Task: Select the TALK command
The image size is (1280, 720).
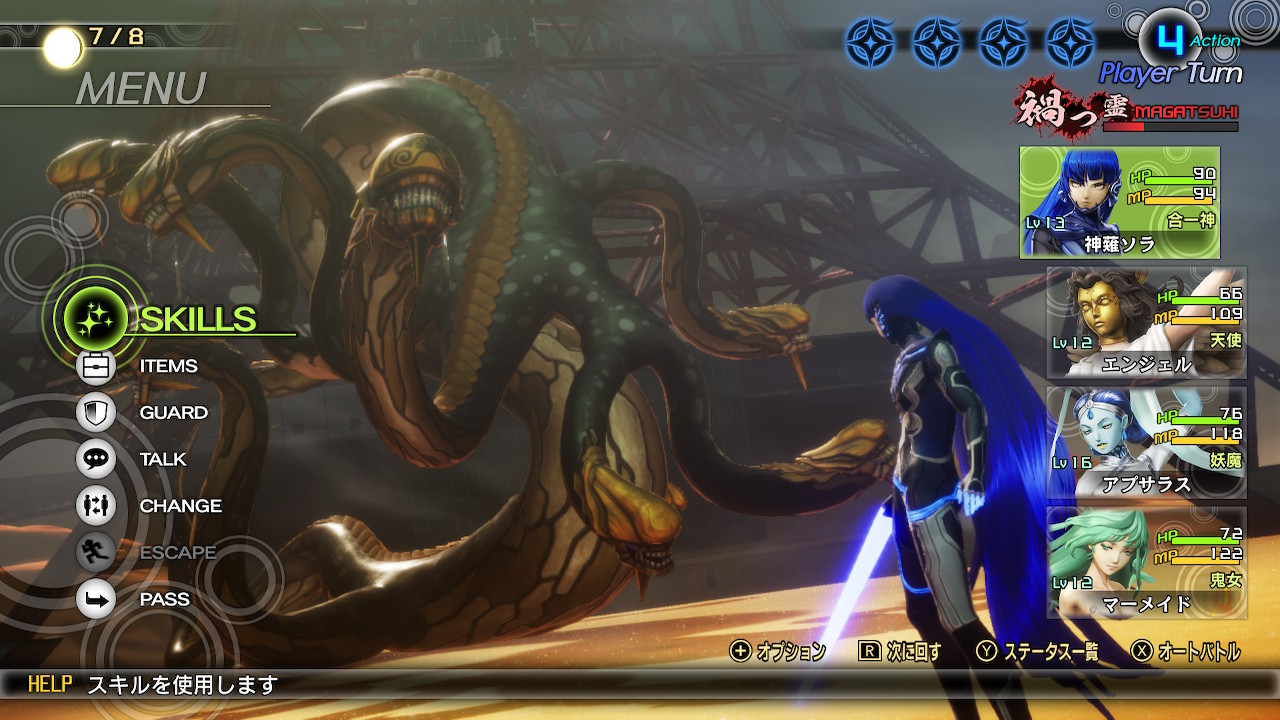Action: [x=163, y=459]
